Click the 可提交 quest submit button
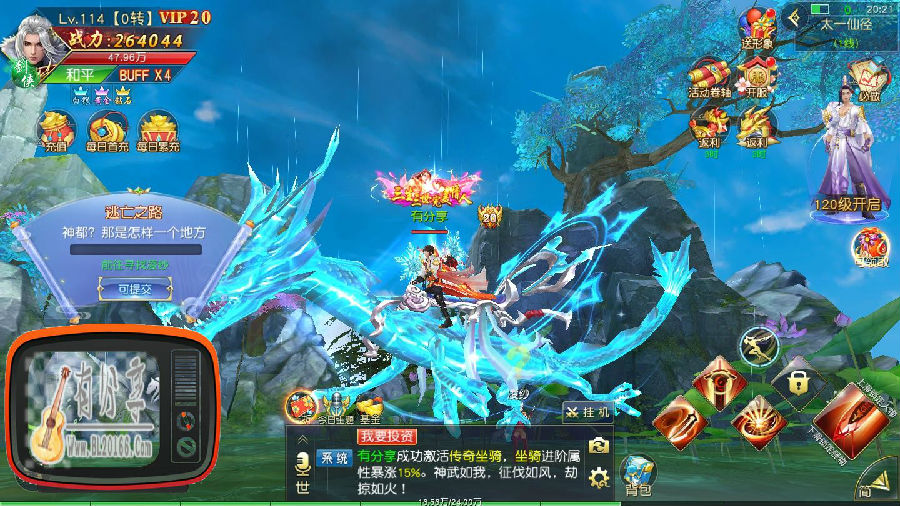 (134, 288)
